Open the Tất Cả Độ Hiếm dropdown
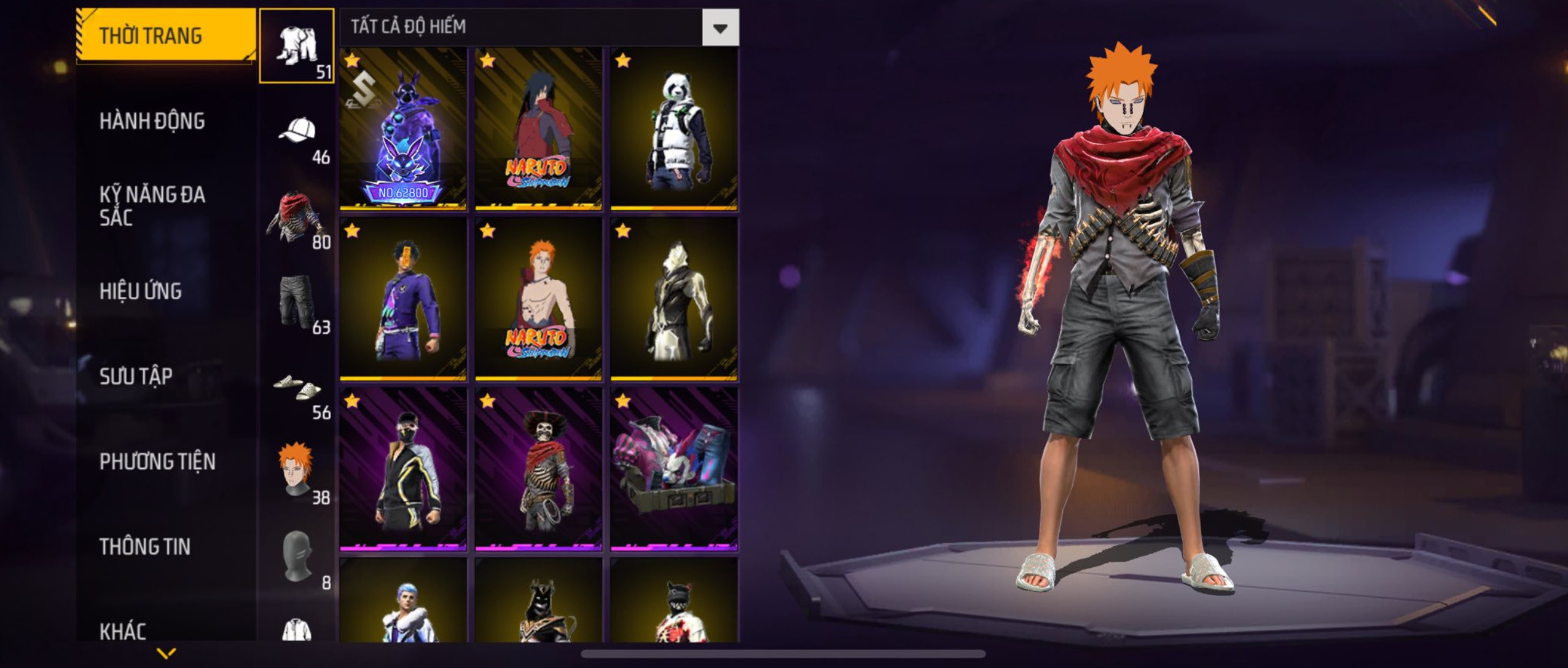The height and width of the screenshot is (668, 1568). [x=720, y=28]
